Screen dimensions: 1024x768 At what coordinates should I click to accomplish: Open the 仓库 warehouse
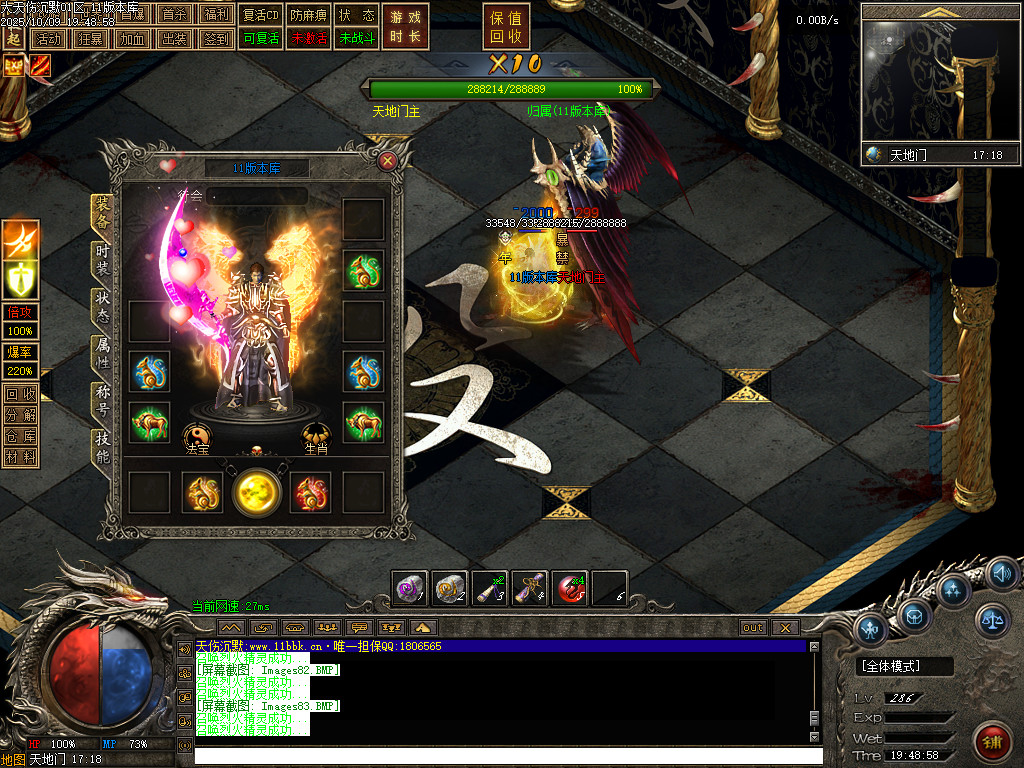20,436
